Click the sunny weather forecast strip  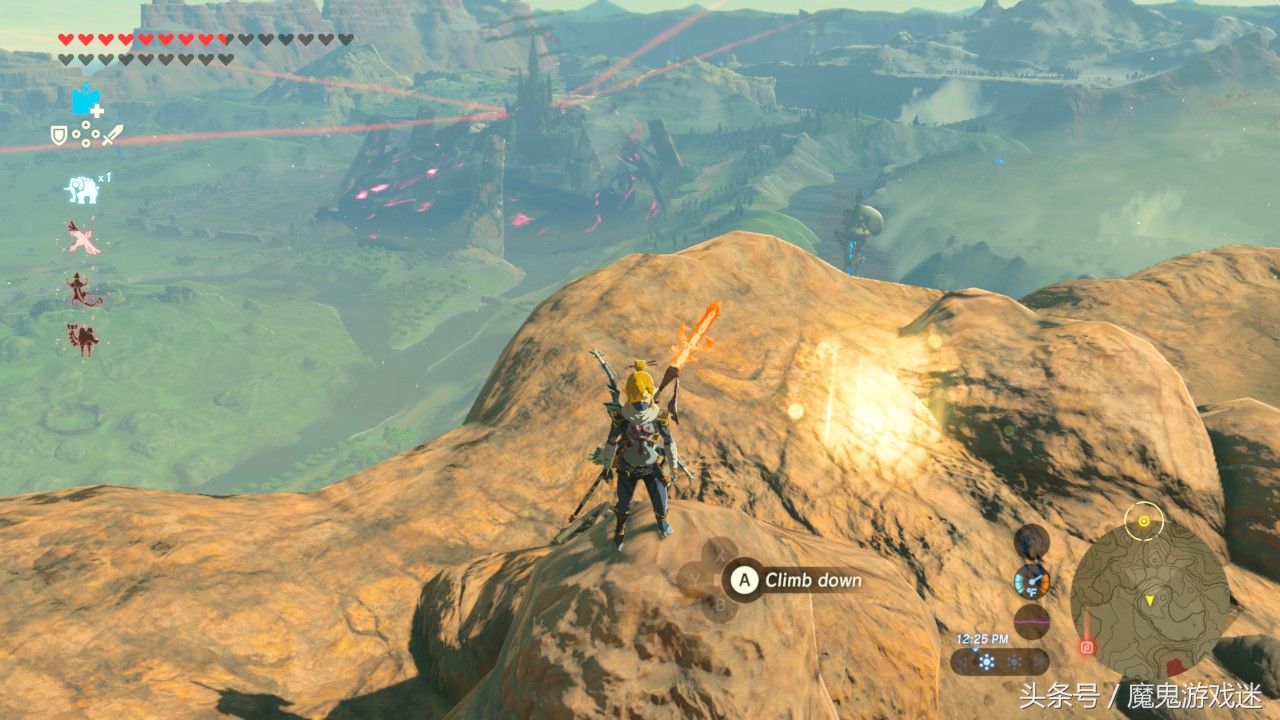tap(999, 662)
